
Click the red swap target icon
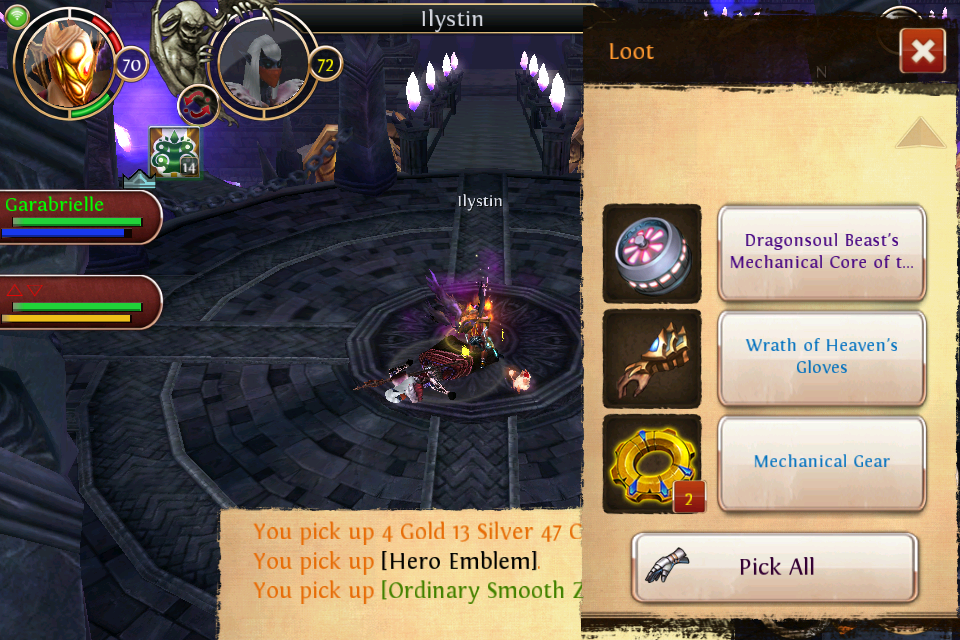coord(198,105)
